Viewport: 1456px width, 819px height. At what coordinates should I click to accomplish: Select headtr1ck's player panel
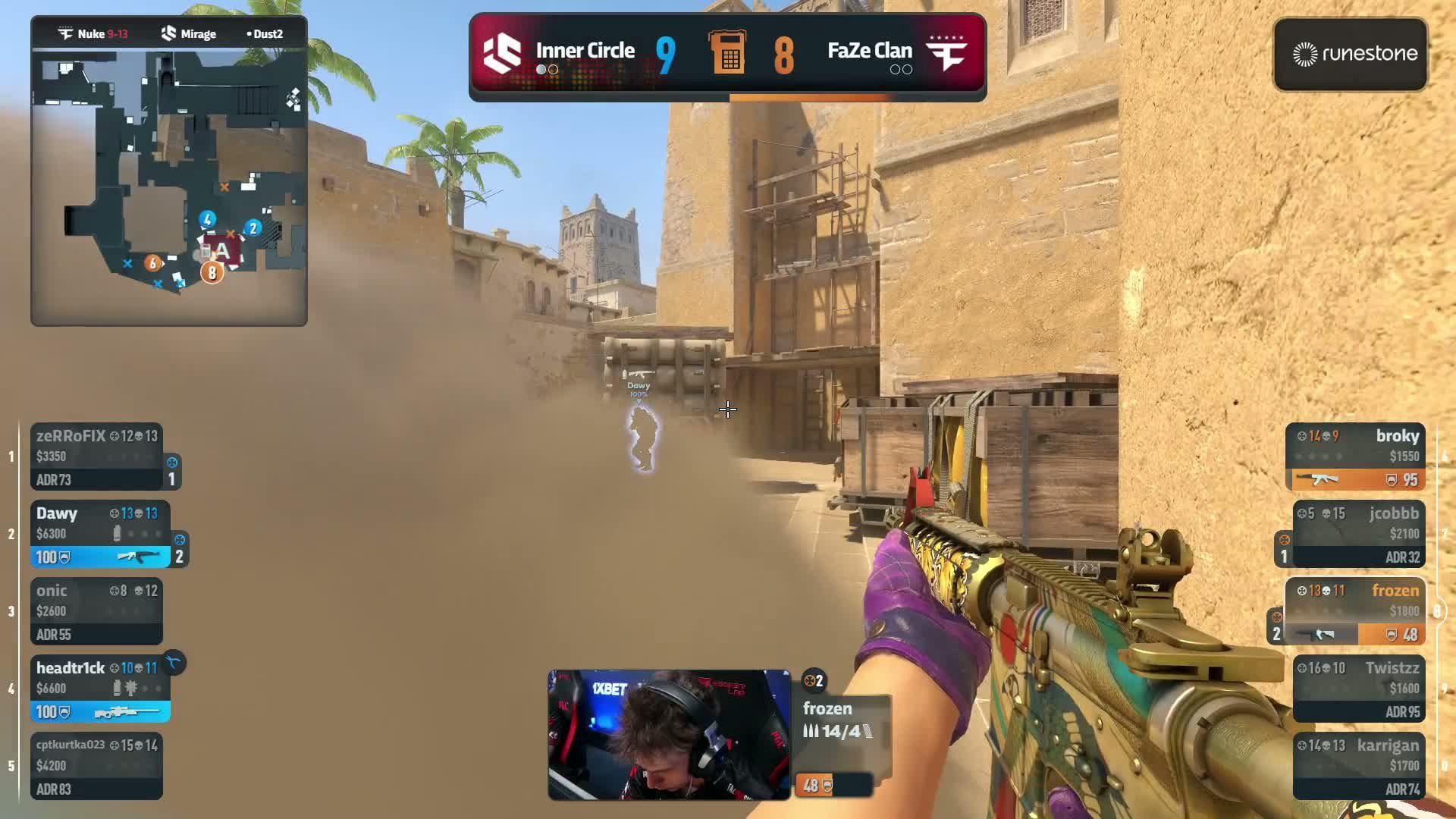point(100,689)
